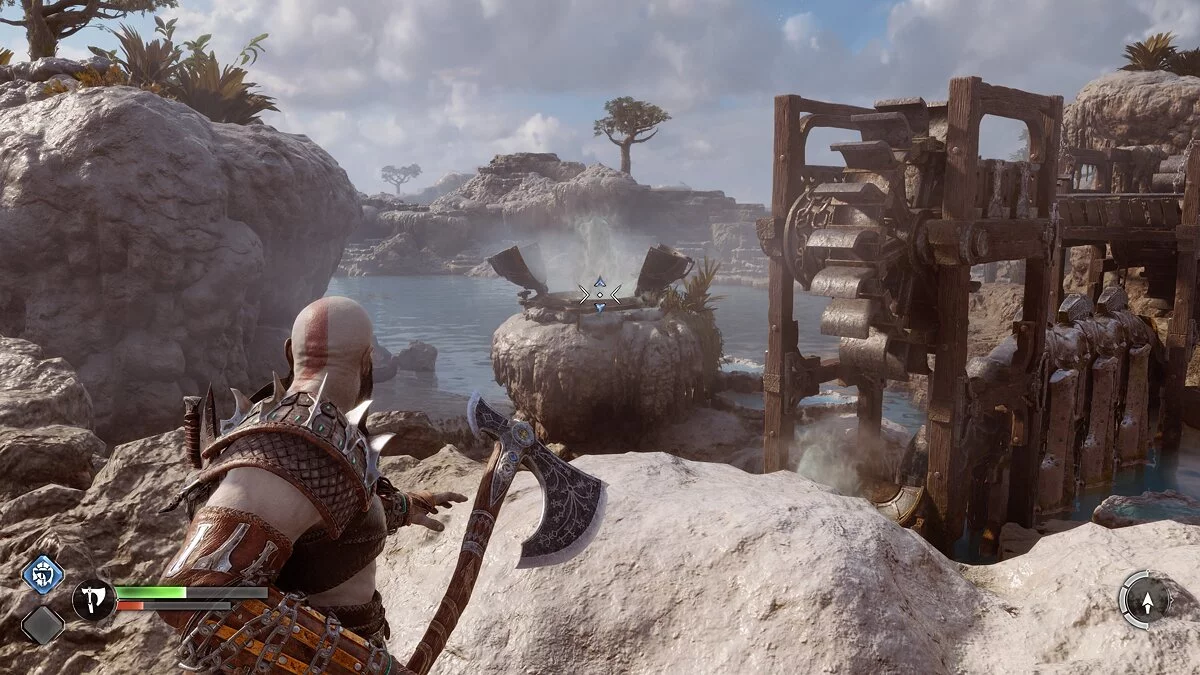Open the compass with the north arrow
Viewport: 1200px width, 675px height.
pyautogui.click(x=1146, y=599)
